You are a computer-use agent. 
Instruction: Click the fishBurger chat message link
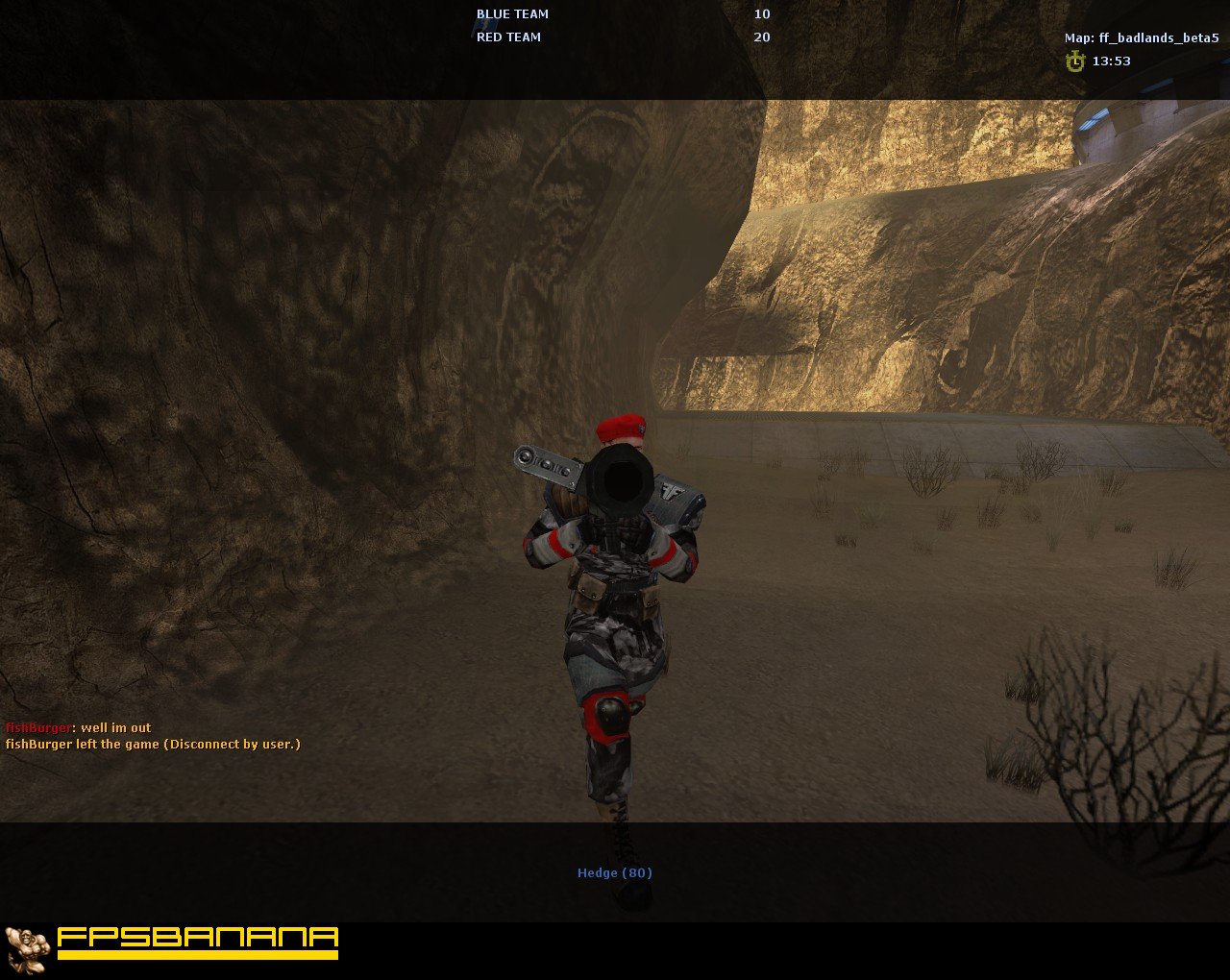coord(37,727)
